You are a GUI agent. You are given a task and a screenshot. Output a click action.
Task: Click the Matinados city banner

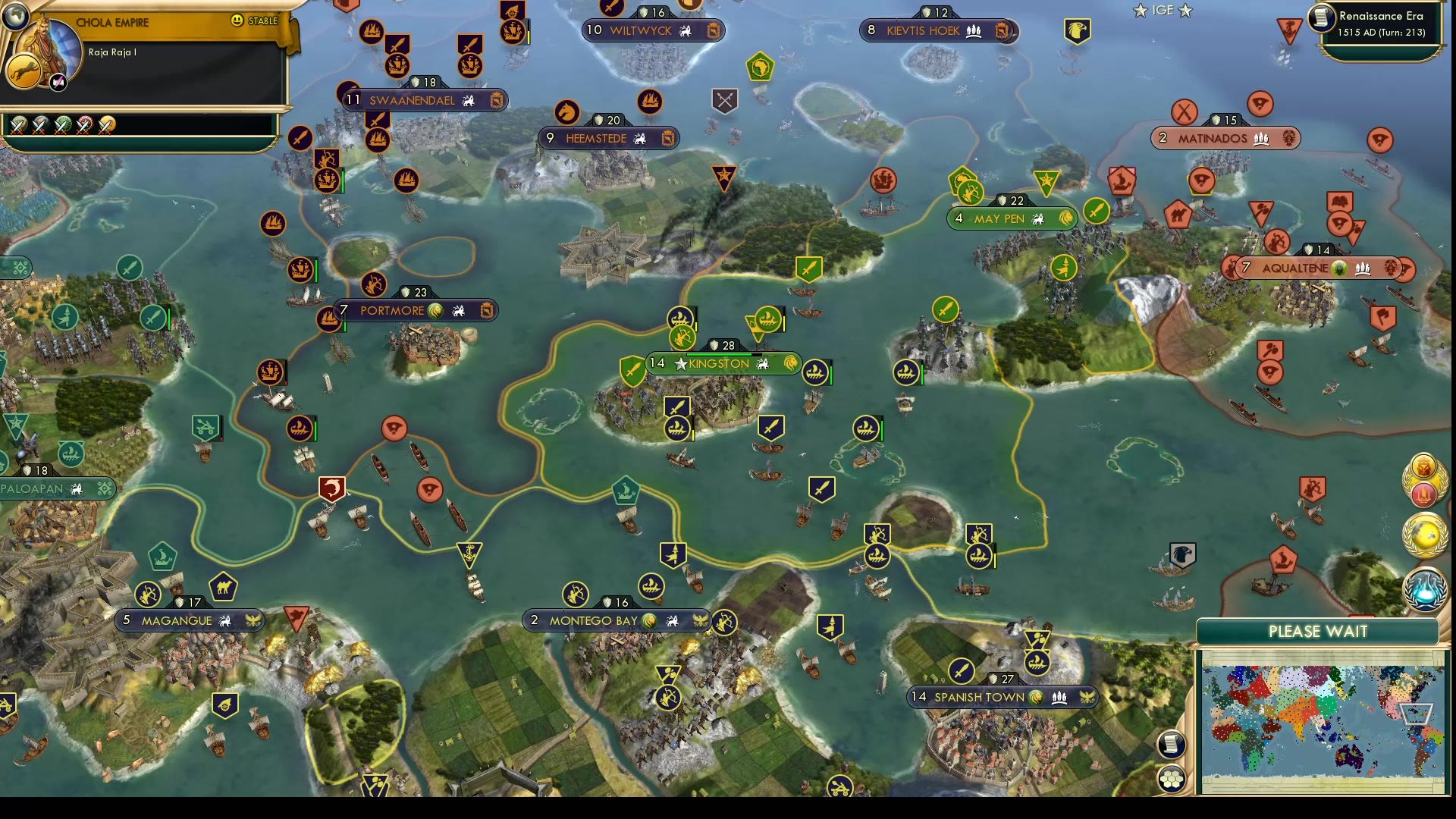pyautogui.click(x=1212, y=139)
